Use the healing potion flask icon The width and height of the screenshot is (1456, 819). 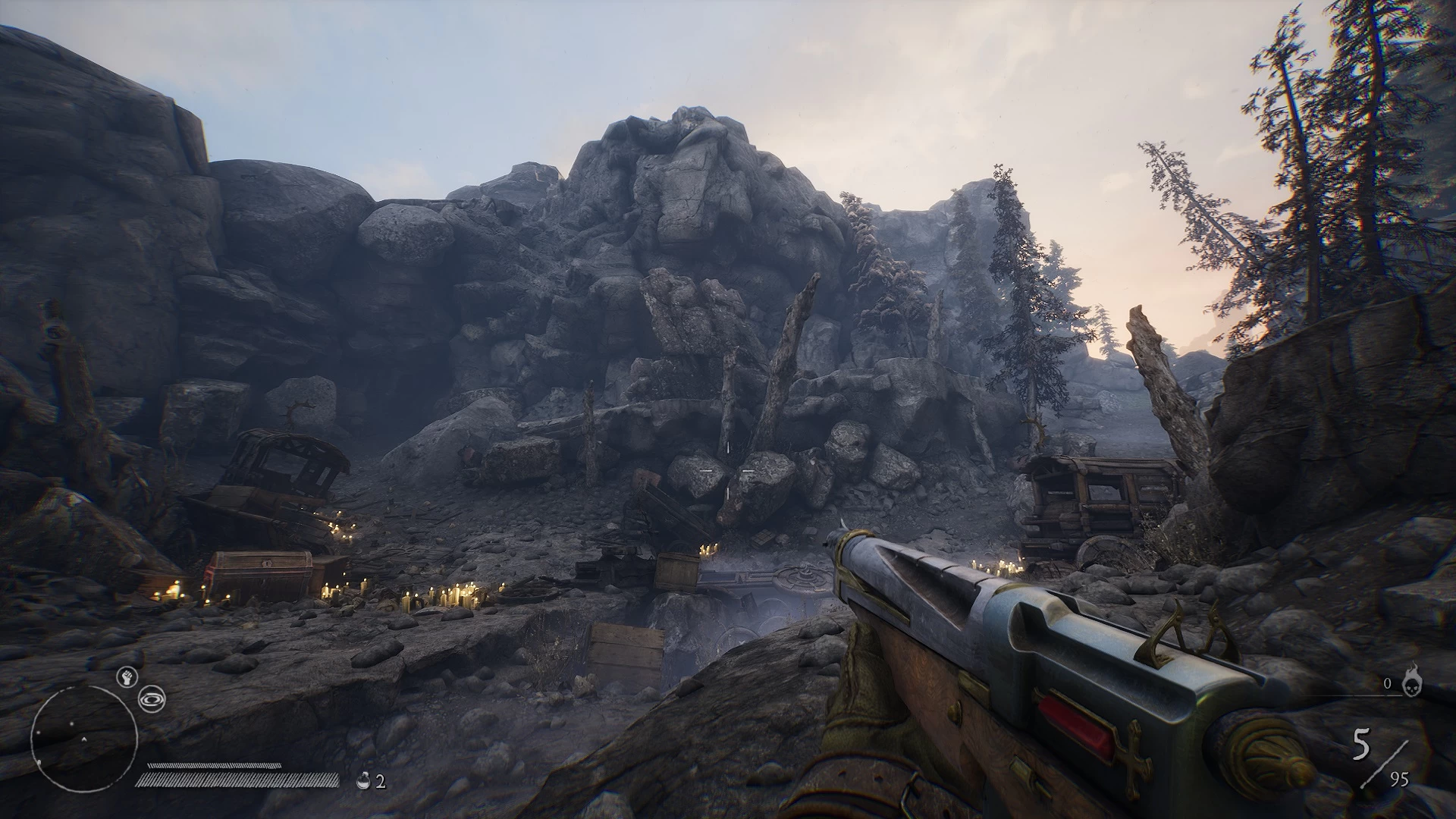point(365,781)
